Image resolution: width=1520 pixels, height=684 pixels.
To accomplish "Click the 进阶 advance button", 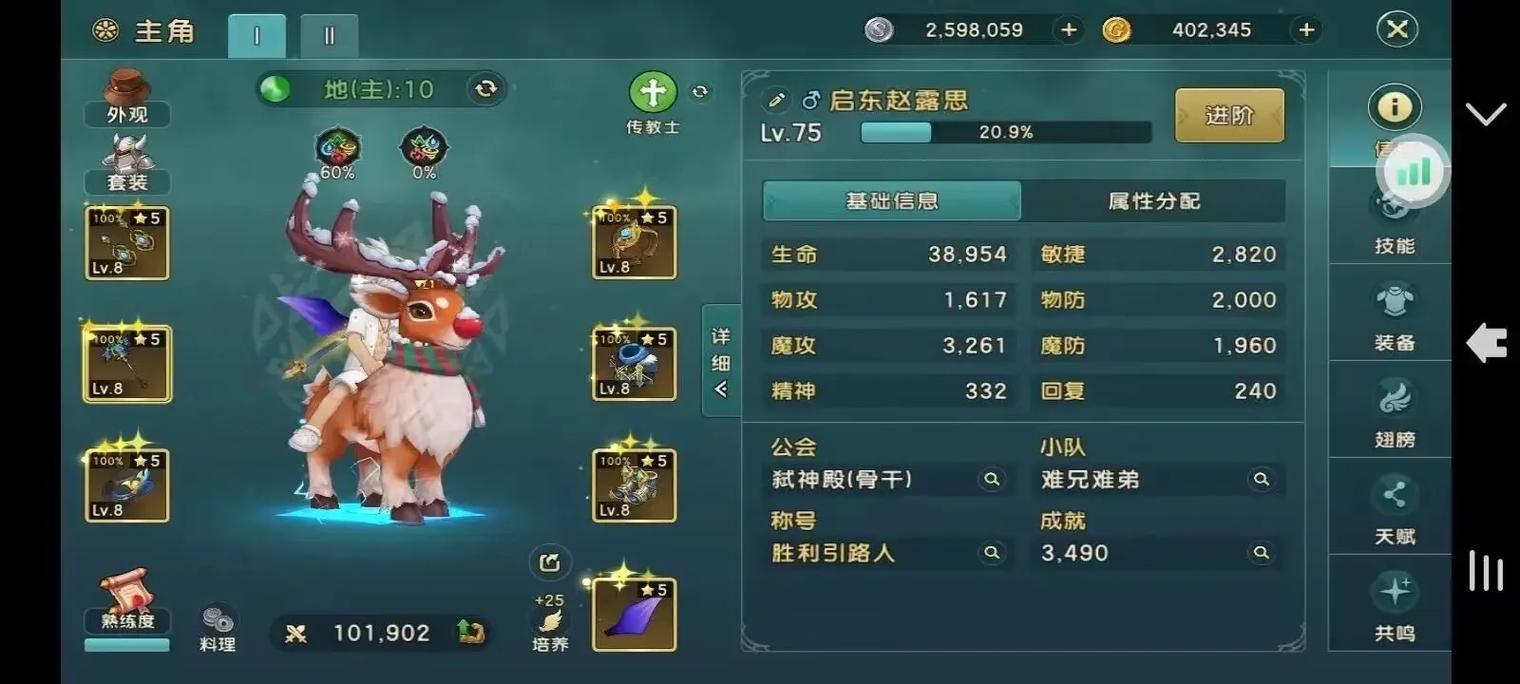I will pyautogui.click(x=1229, y=115).
